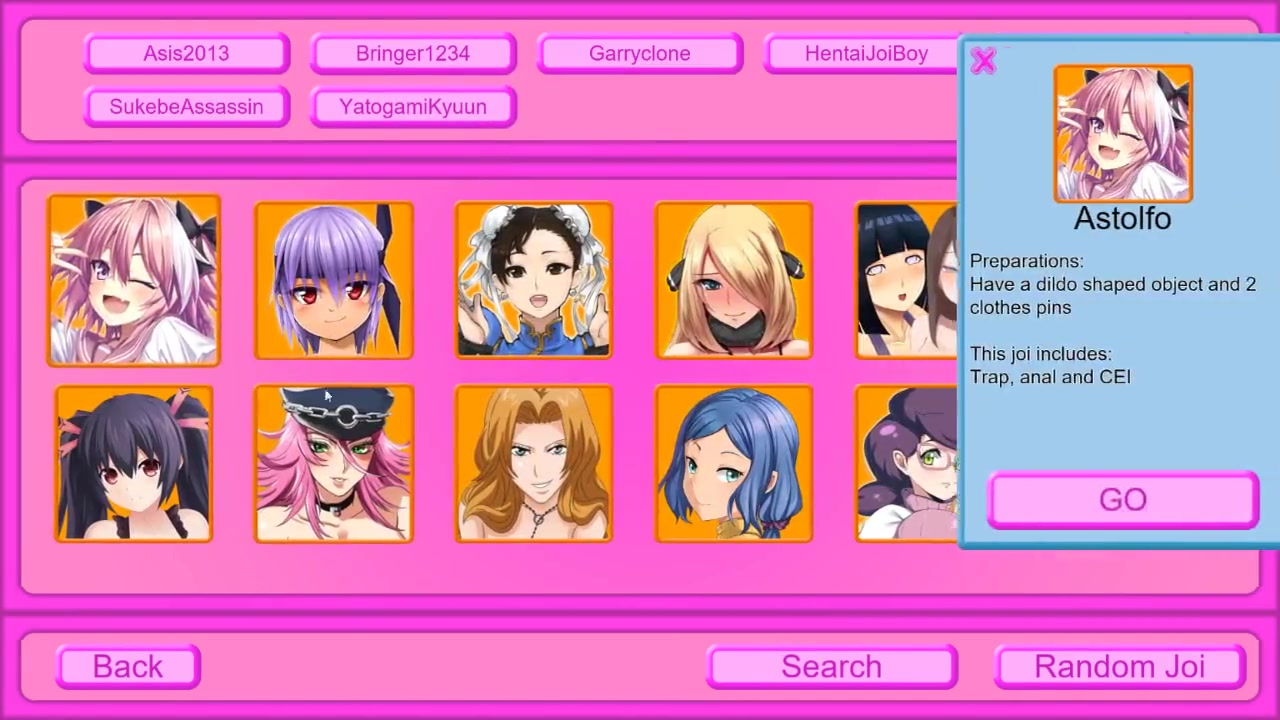
Task: Select the Bringer1234 author button
Action: (x=413, y=54)
